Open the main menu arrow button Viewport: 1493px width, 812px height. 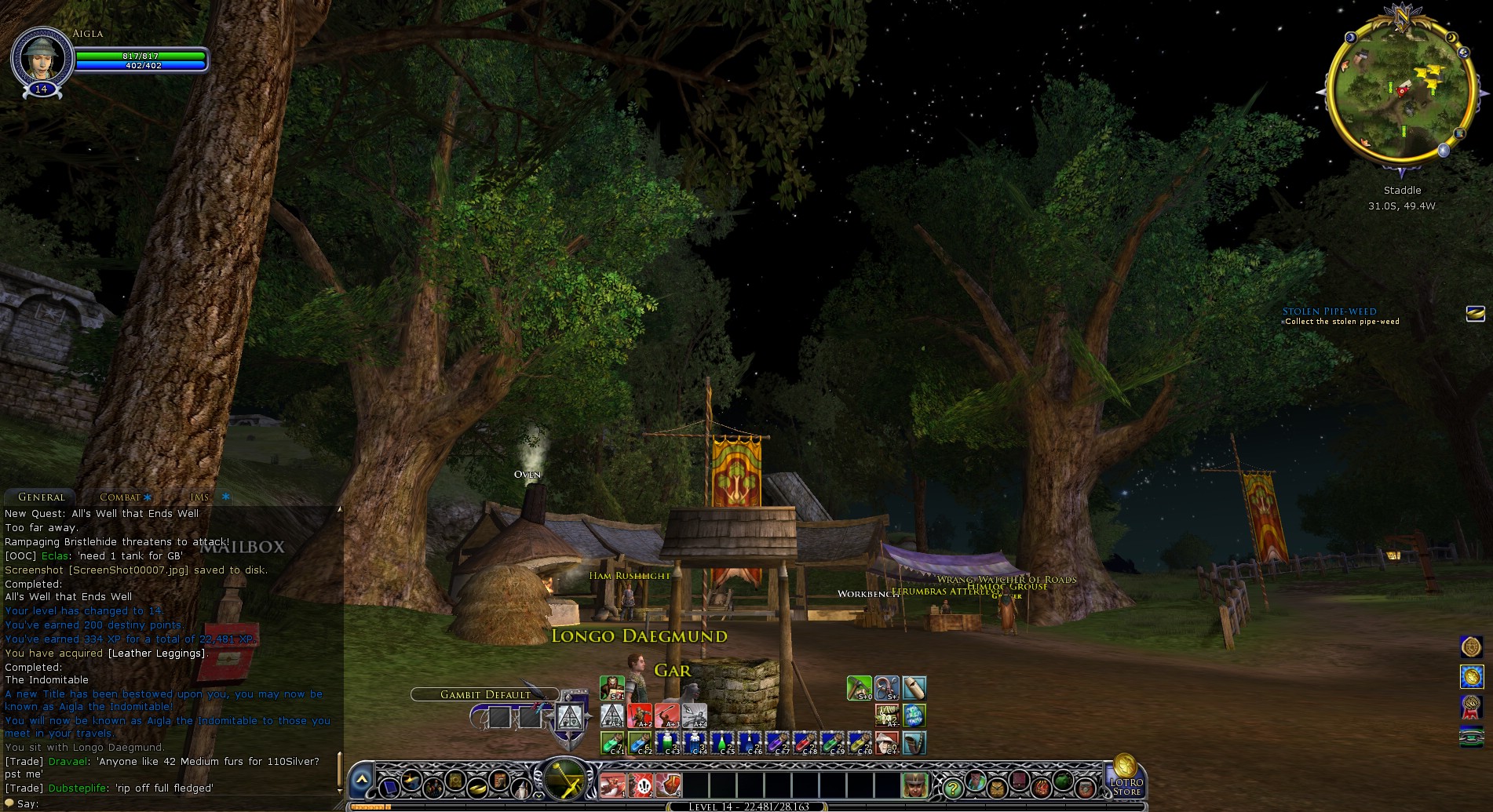point(362,780)
